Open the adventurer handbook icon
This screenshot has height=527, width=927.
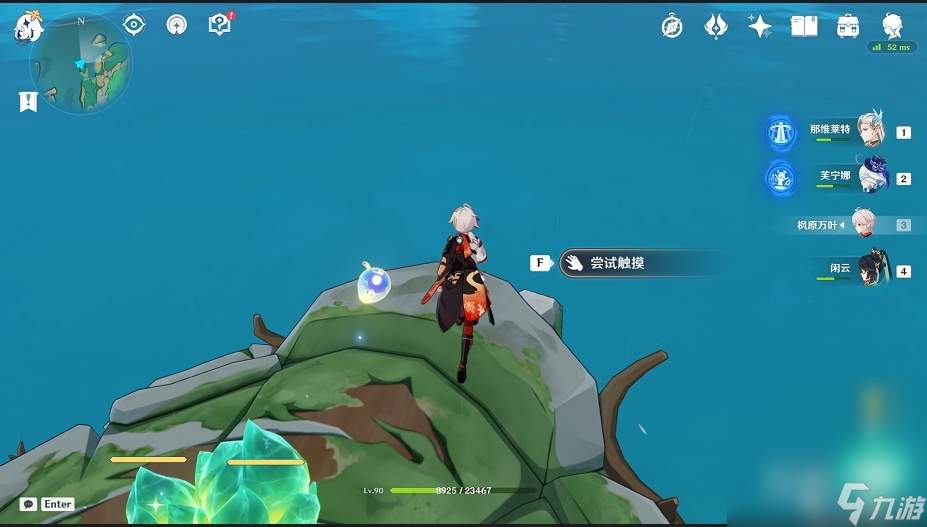[804, 26]
